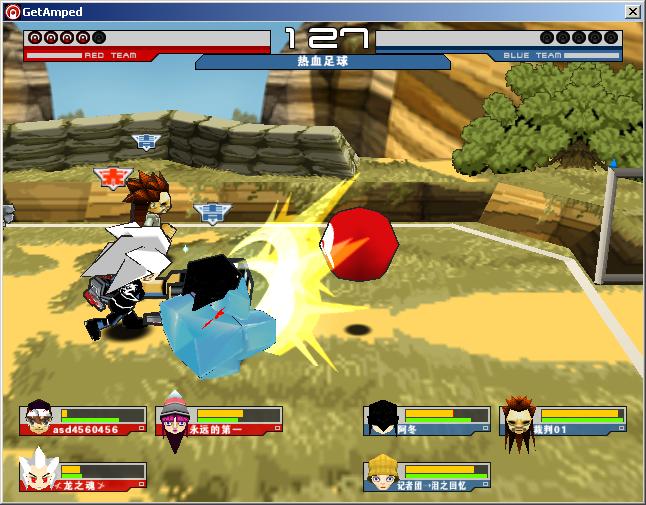This screenshot has height=505, width=646.
Task: Pick the 记者团·泪之回忆 player panel
Action: (x=427, y=475)
